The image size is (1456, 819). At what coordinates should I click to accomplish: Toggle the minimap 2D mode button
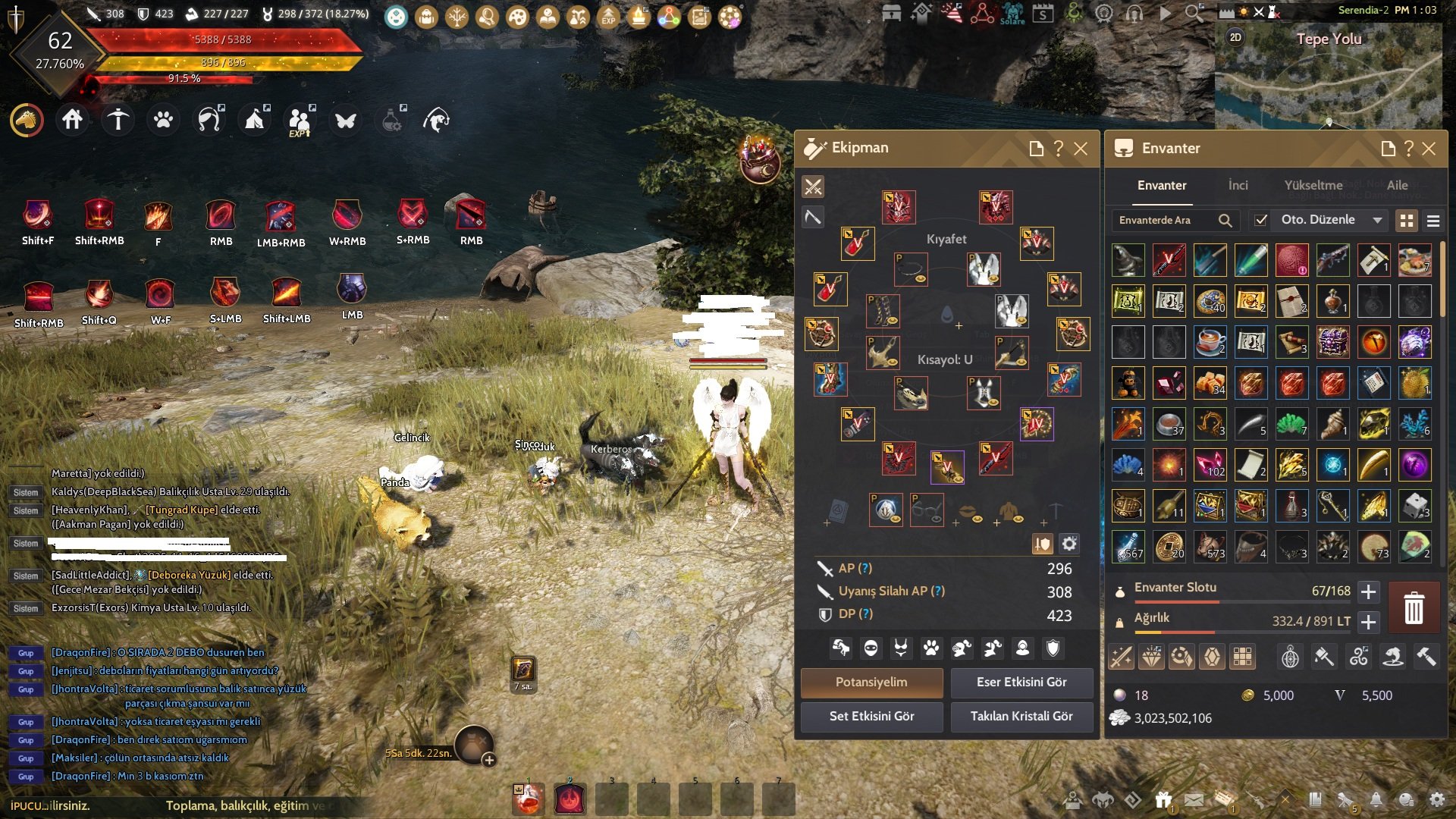(x=1235, y=37)
